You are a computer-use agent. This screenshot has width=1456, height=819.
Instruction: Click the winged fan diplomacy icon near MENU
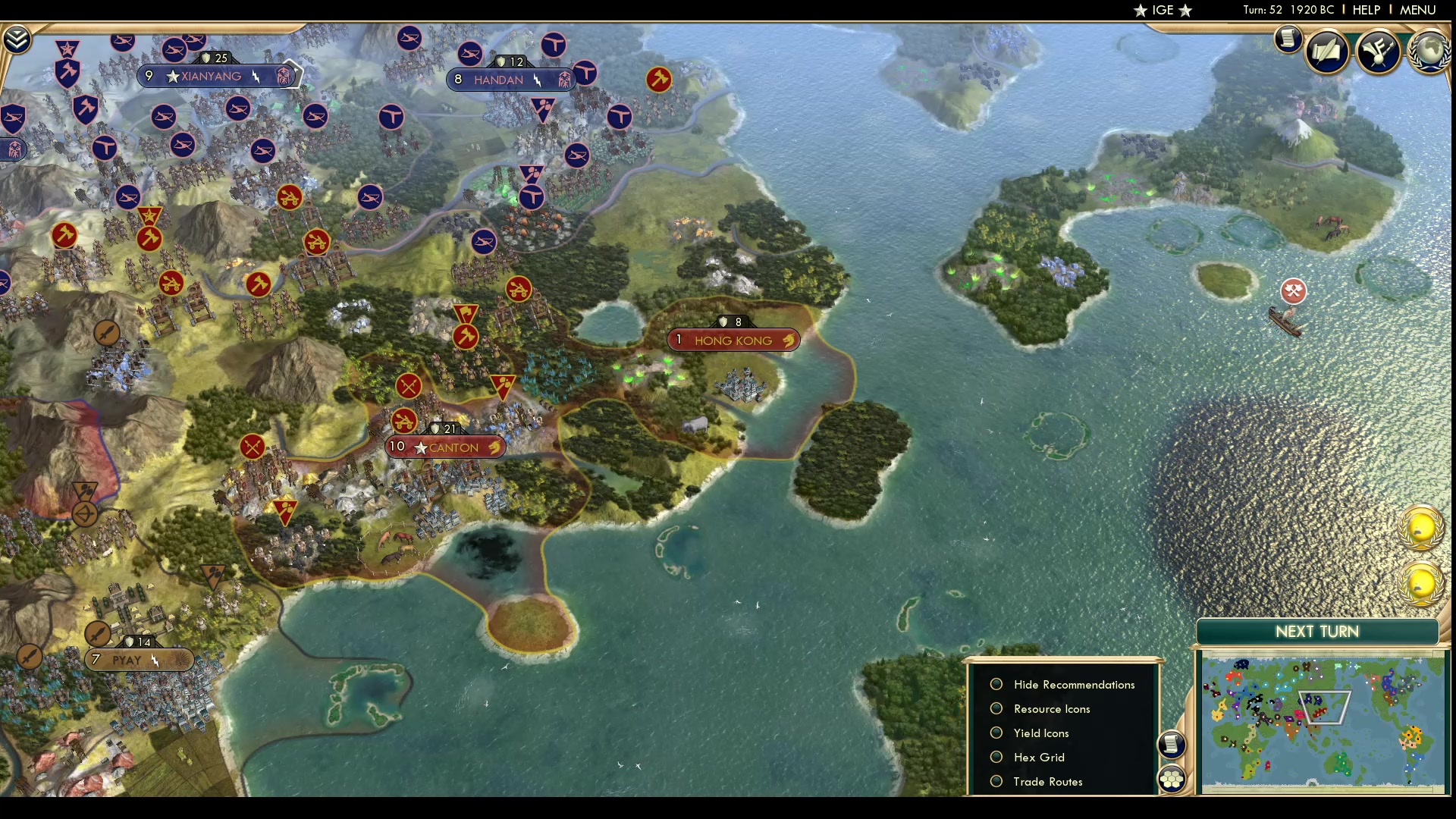pos(1379,50)
